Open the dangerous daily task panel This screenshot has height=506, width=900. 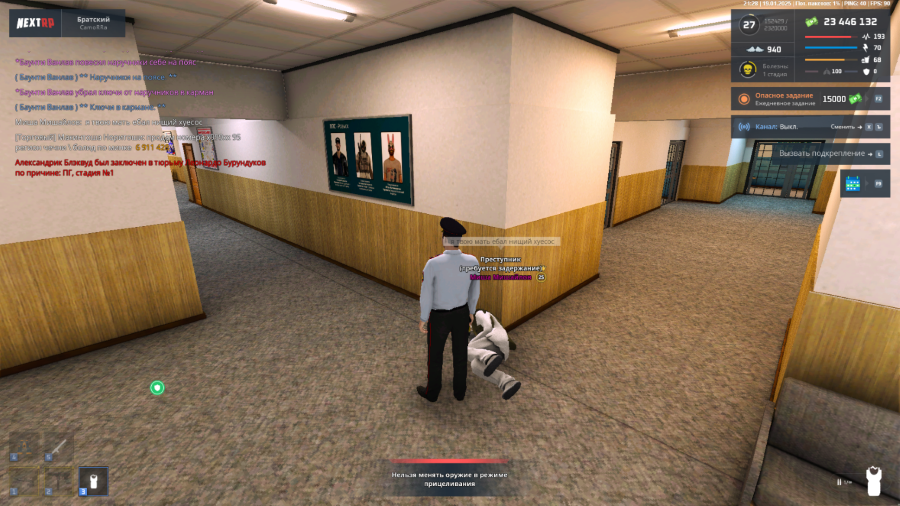coord(811,99)
